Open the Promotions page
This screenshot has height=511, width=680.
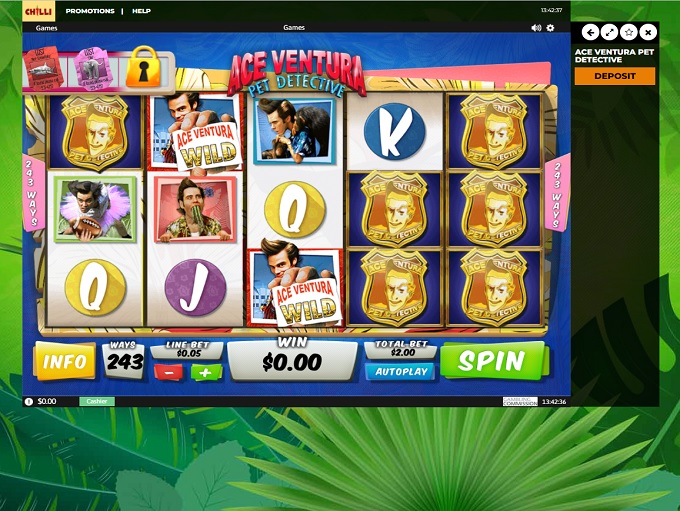click(90, 11)
